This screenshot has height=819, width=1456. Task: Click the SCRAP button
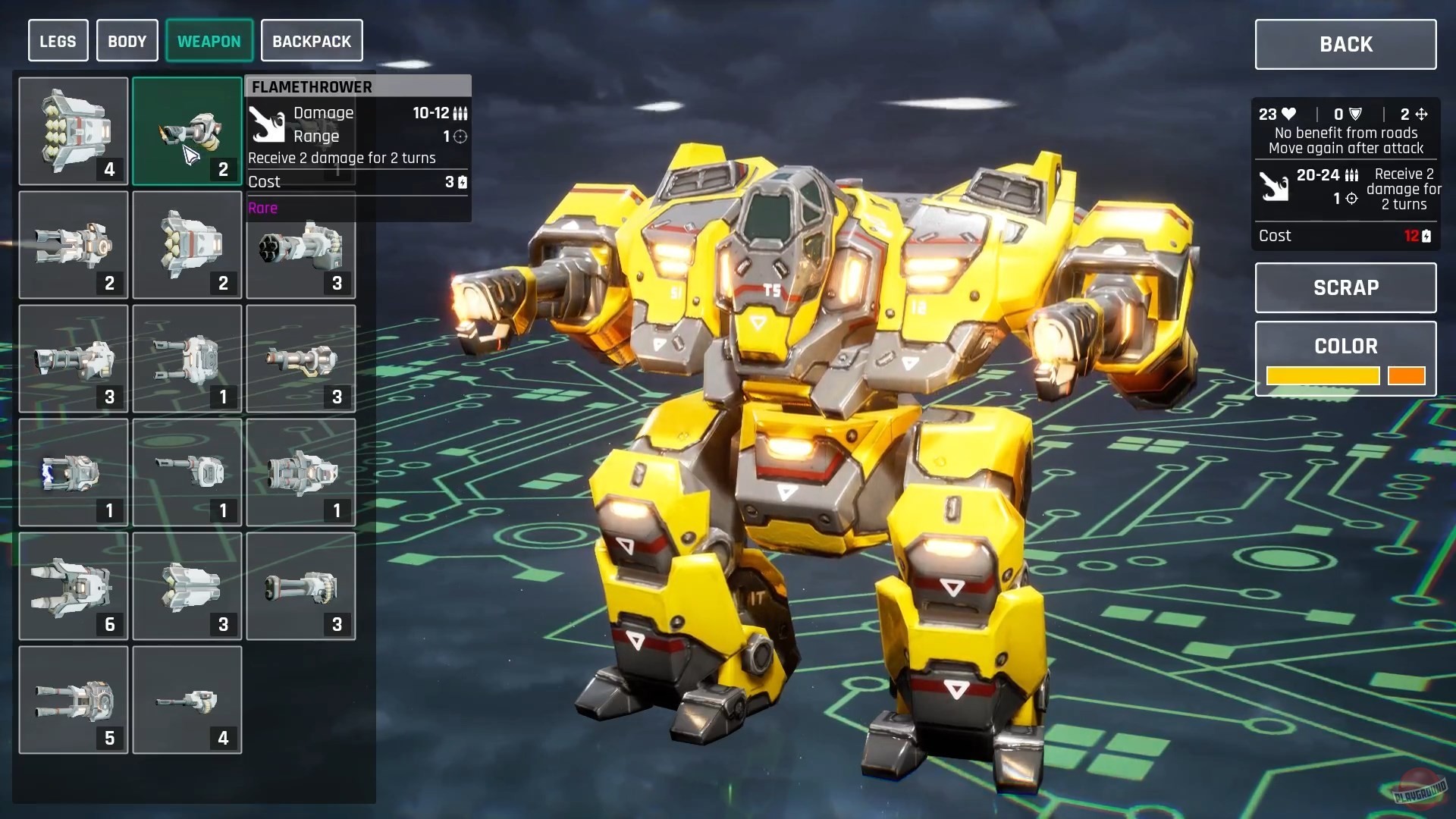(1345, 287)
